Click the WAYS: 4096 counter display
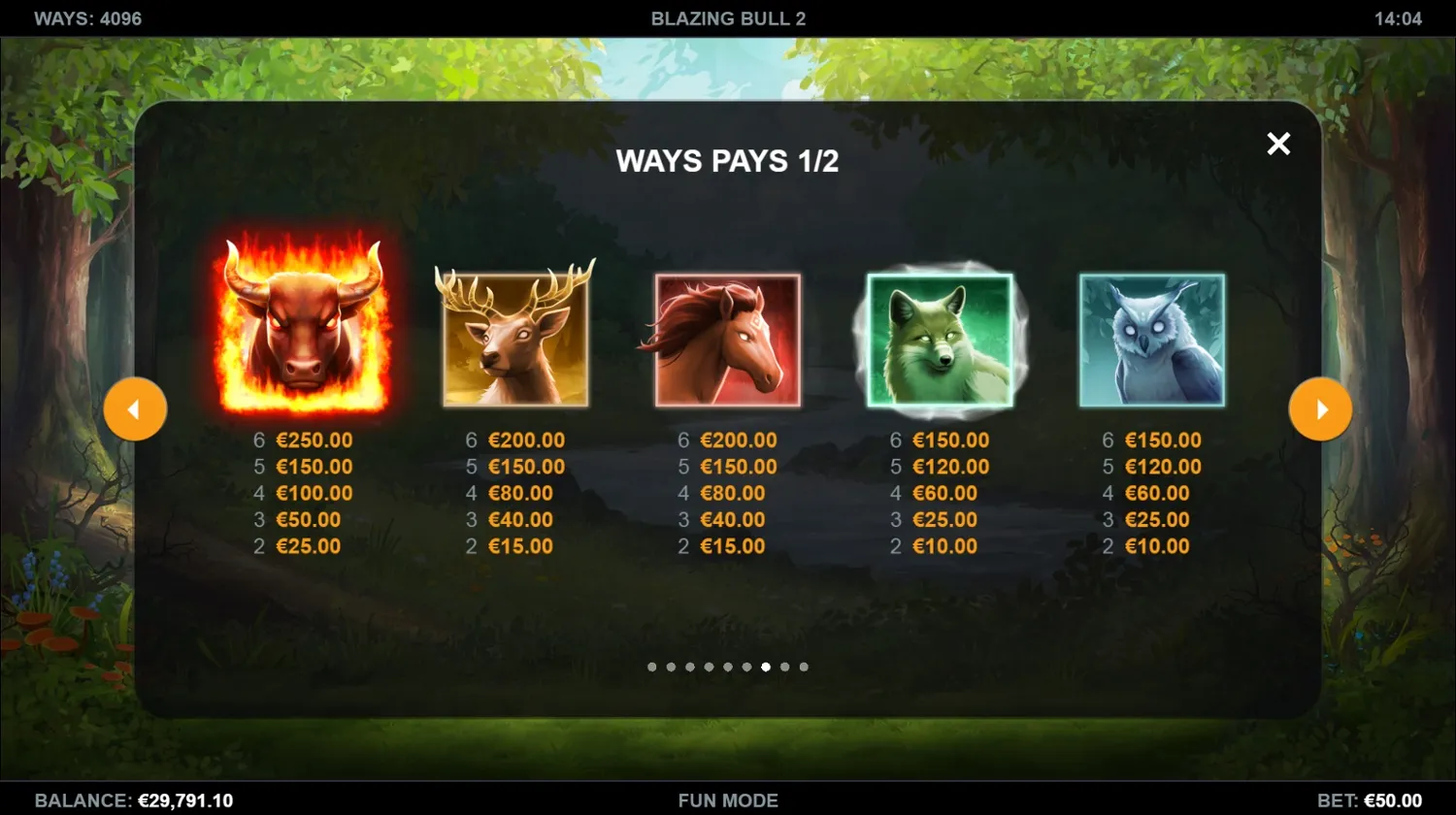This screenshot has width=1456, height=815. tap(87, 16)
